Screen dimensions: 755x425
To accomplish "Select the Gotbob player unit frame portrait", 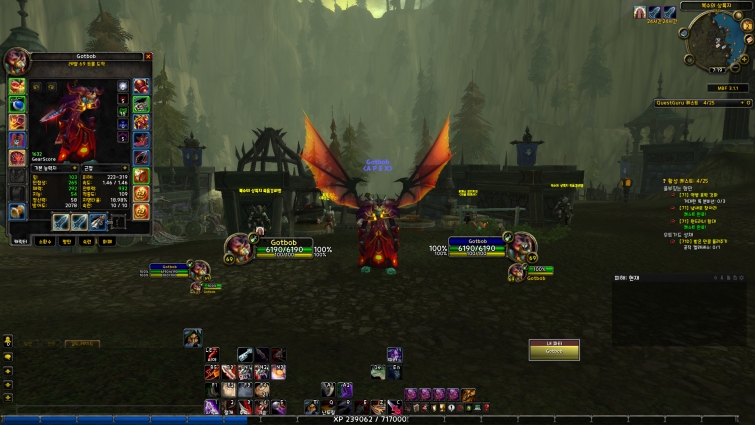I will [238, 246].
